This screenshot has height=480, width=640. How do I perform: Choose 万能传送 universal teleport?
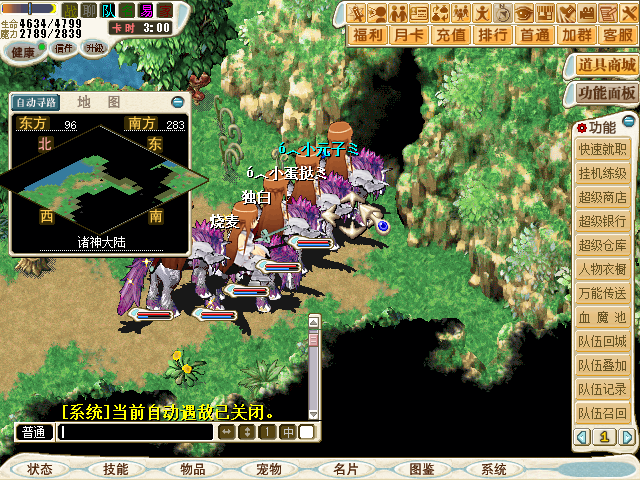[602, 294]
